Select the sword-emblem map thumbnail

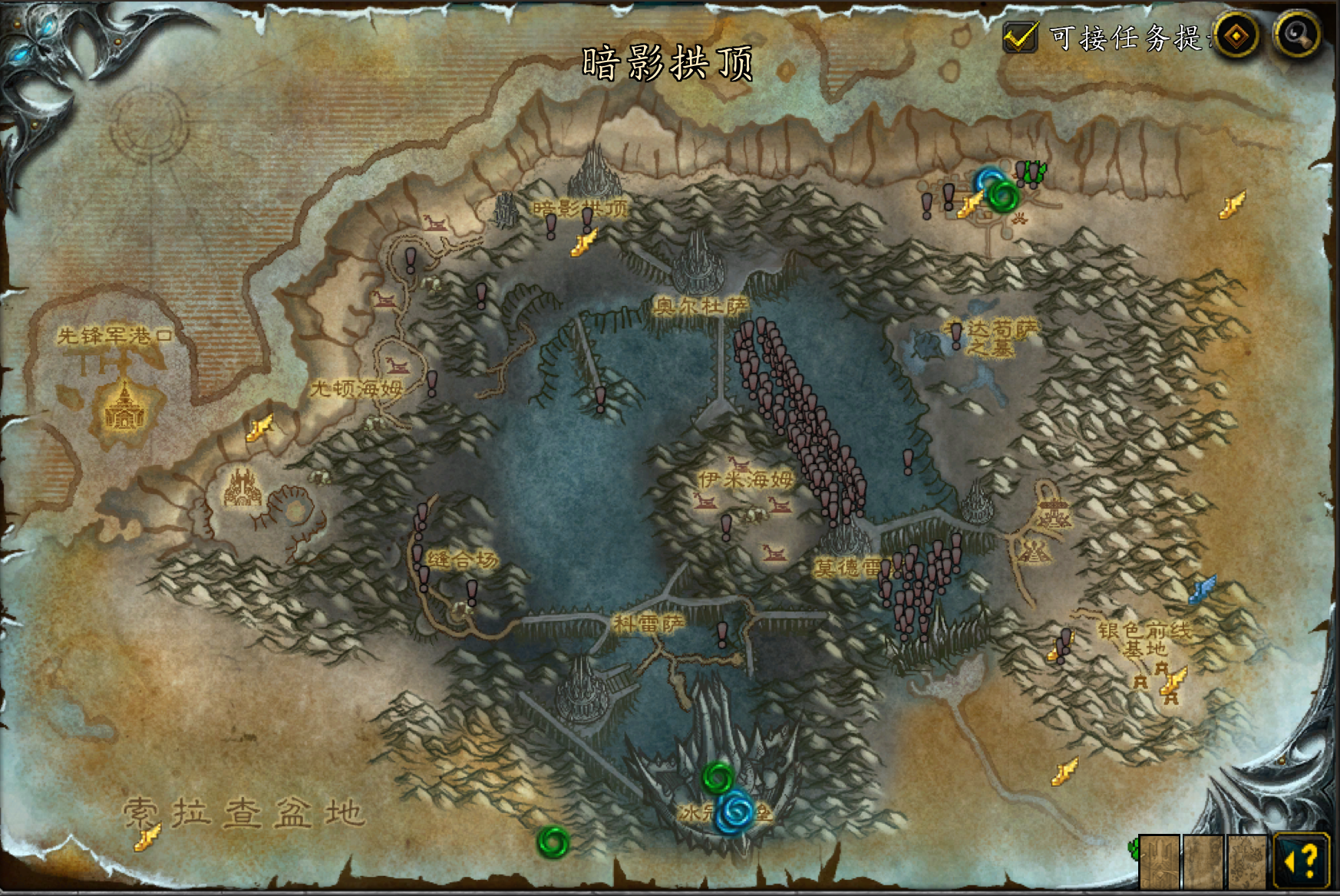tap(1159, 861)
